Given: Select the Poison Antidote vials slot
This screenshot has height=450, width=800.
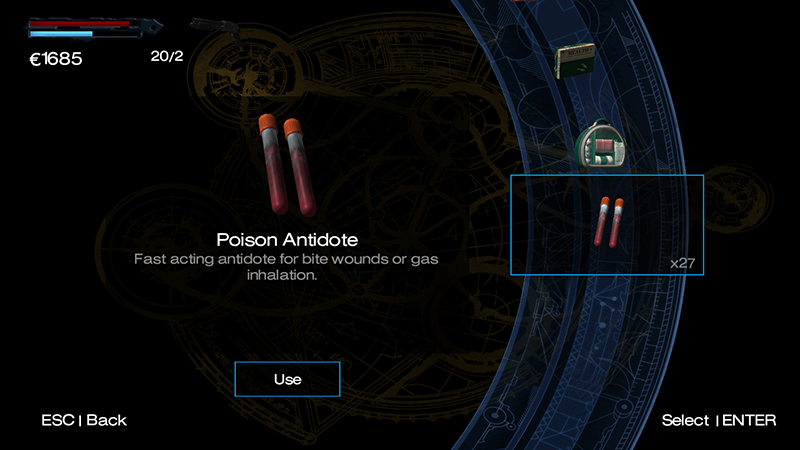Looking at the screenshot, I should [x=607, y=224].
